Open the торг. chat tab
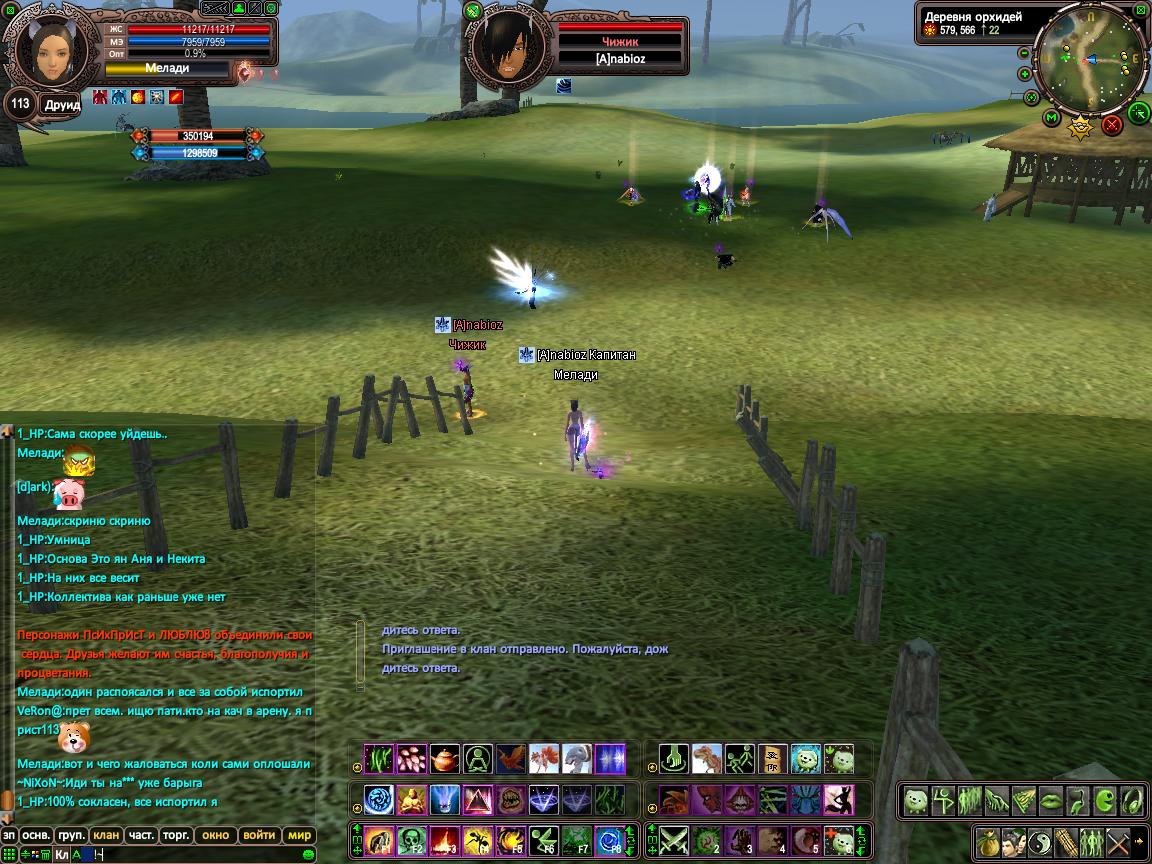The width and height of the screenshot is (1152, 864). (176, 835)
